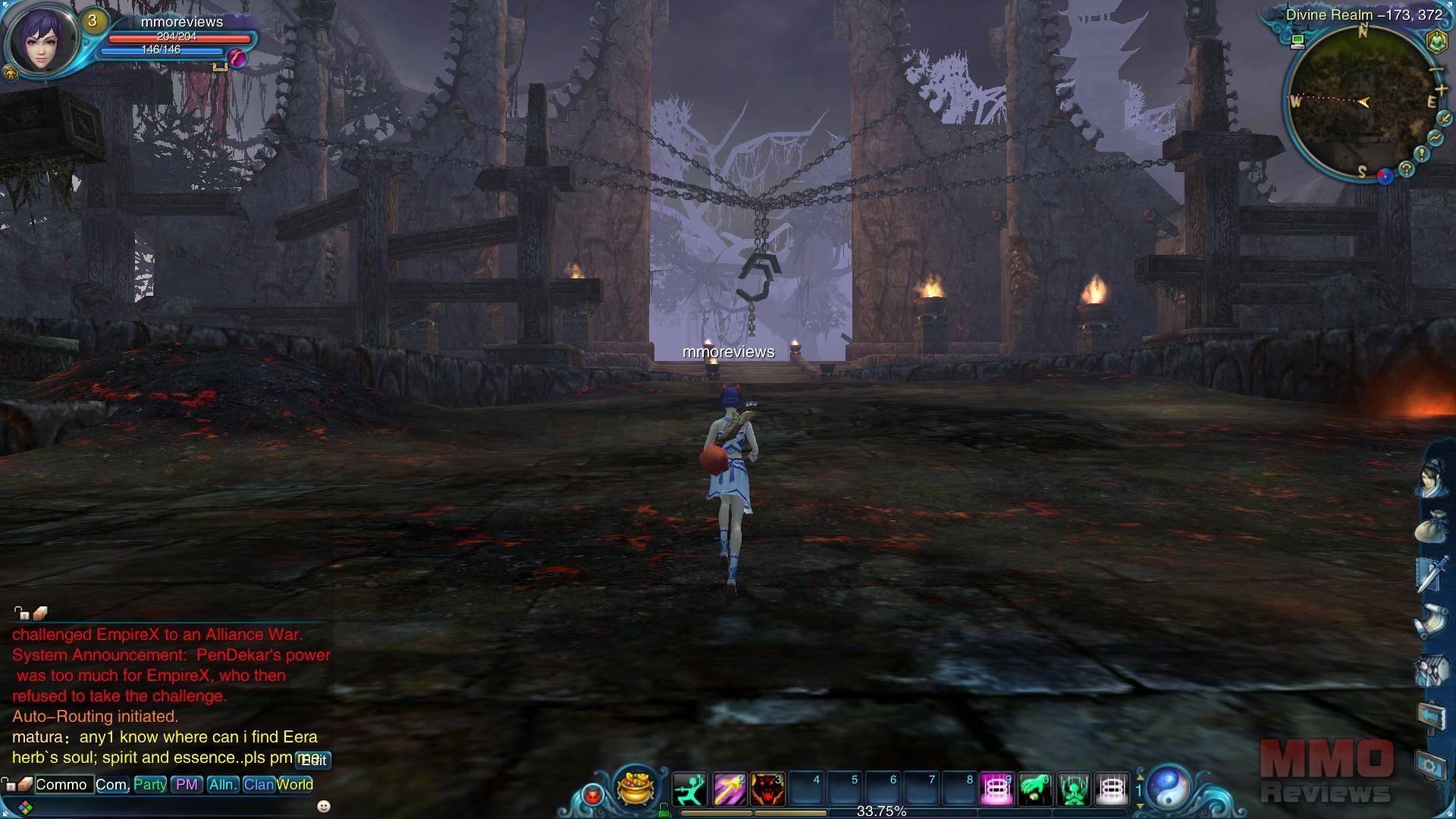Click the exclamation mark quest button
1456x819 pixels.
pos(1422,154)
